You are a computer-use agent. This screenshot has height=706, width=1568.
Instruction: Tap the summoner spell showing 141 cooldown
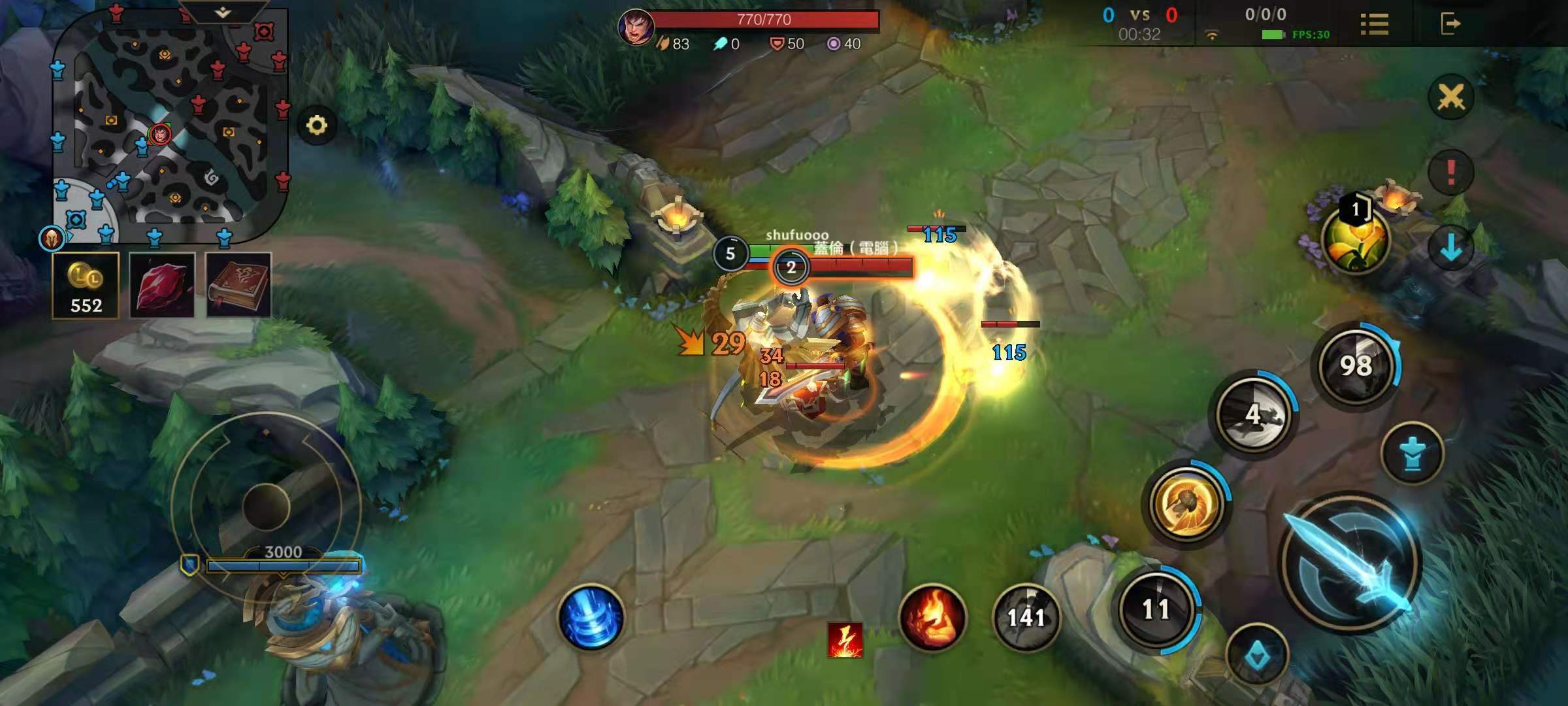[x=1026, y=617]
